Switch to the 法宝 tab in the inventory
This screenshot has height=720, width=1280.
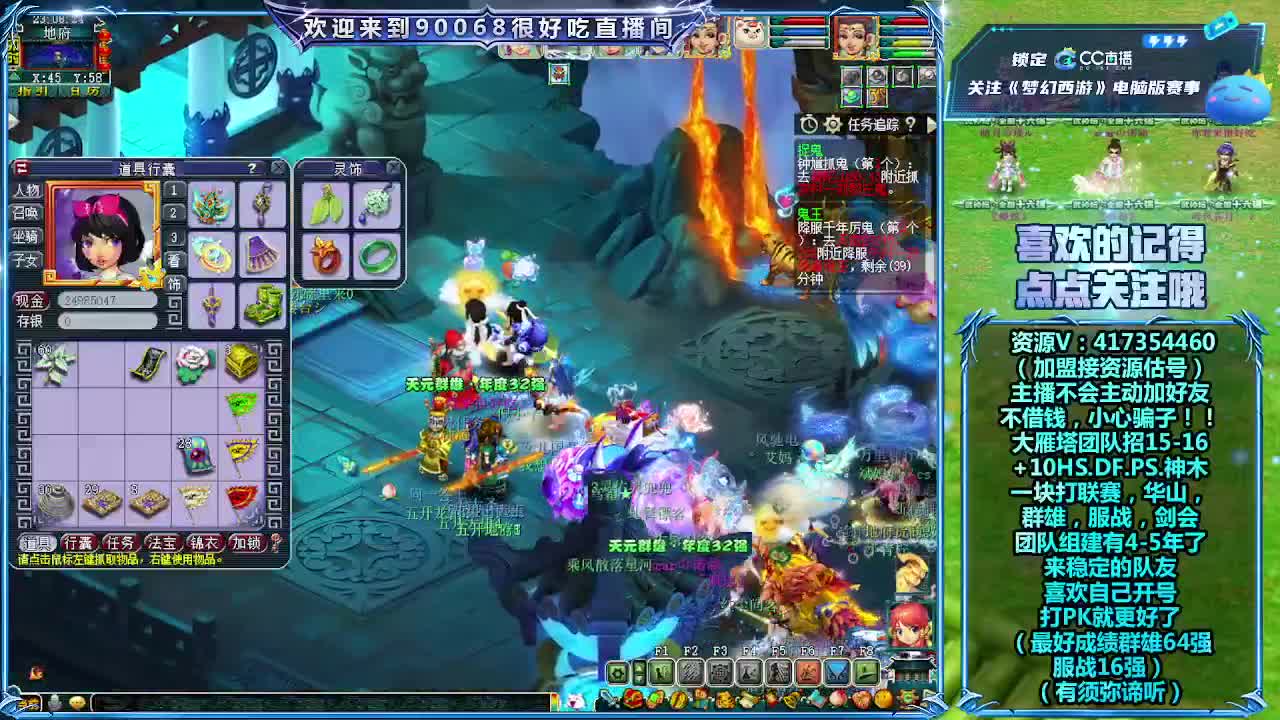[x=161, y=542]
